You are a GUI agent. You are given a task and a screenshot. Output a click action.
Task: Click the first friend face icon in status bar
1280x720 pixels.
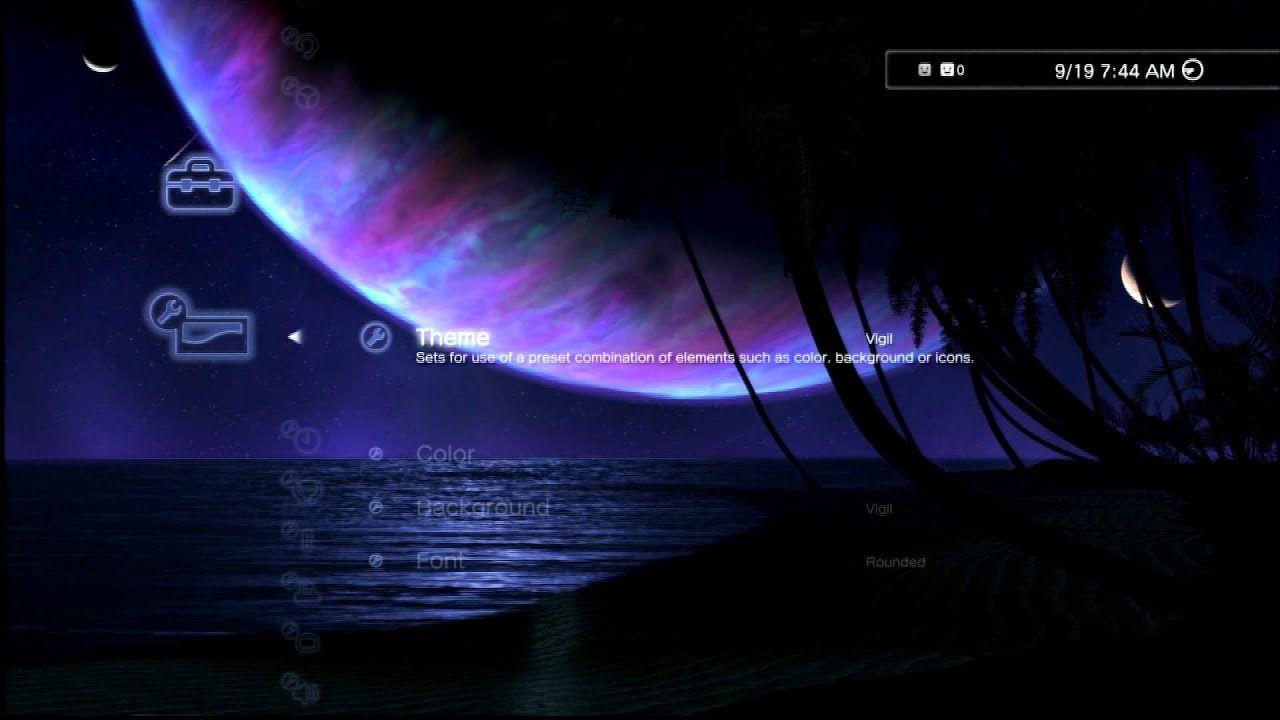point(922,70)
